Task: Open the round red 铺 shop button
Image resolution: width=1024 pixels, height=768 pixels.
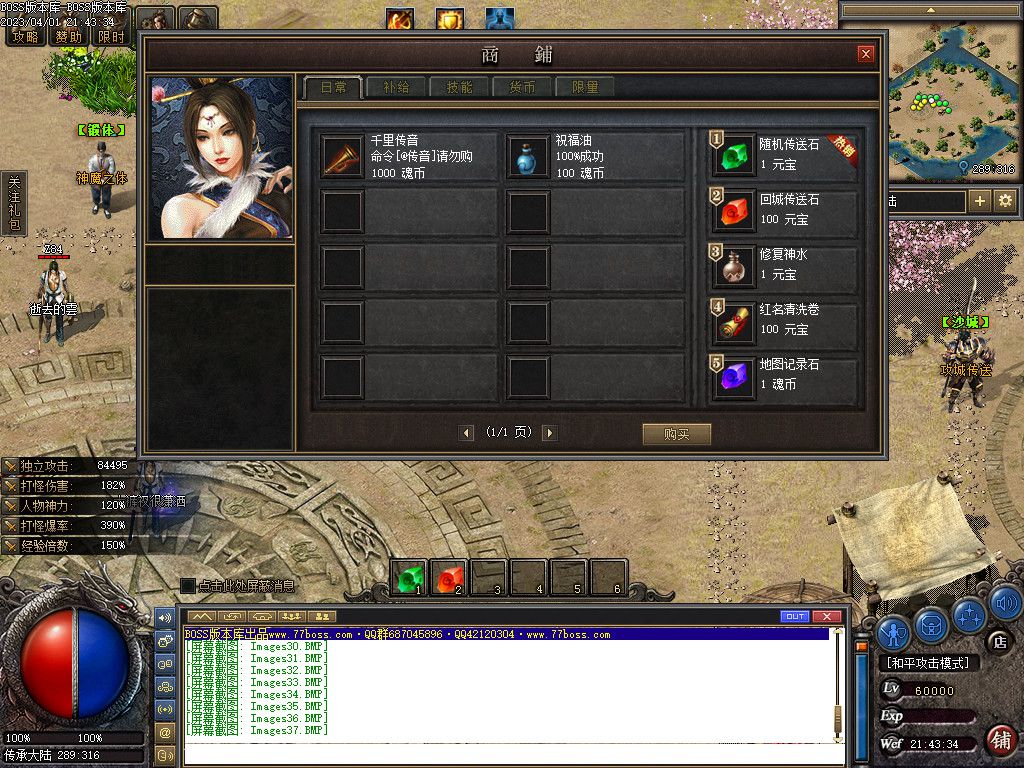Action: point(1000,740)
